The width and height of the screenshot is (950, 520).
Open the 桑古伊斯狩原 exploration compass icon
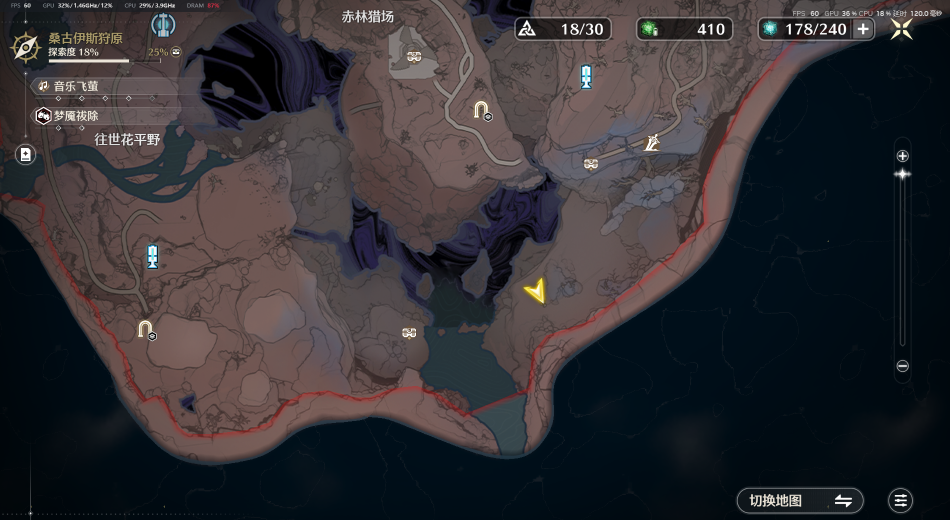(x=25, y=44)
